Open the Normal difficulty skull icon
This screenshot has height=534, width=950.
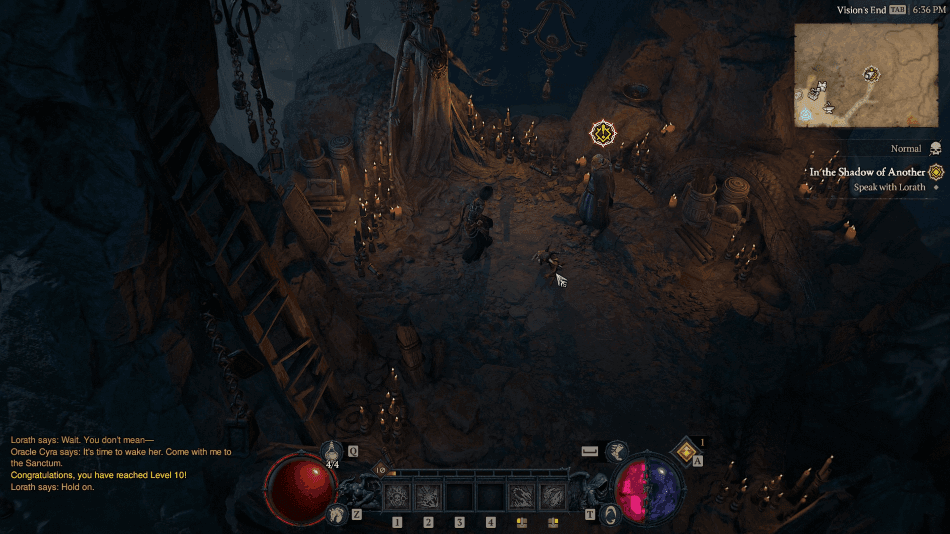[x=935, y=148]
